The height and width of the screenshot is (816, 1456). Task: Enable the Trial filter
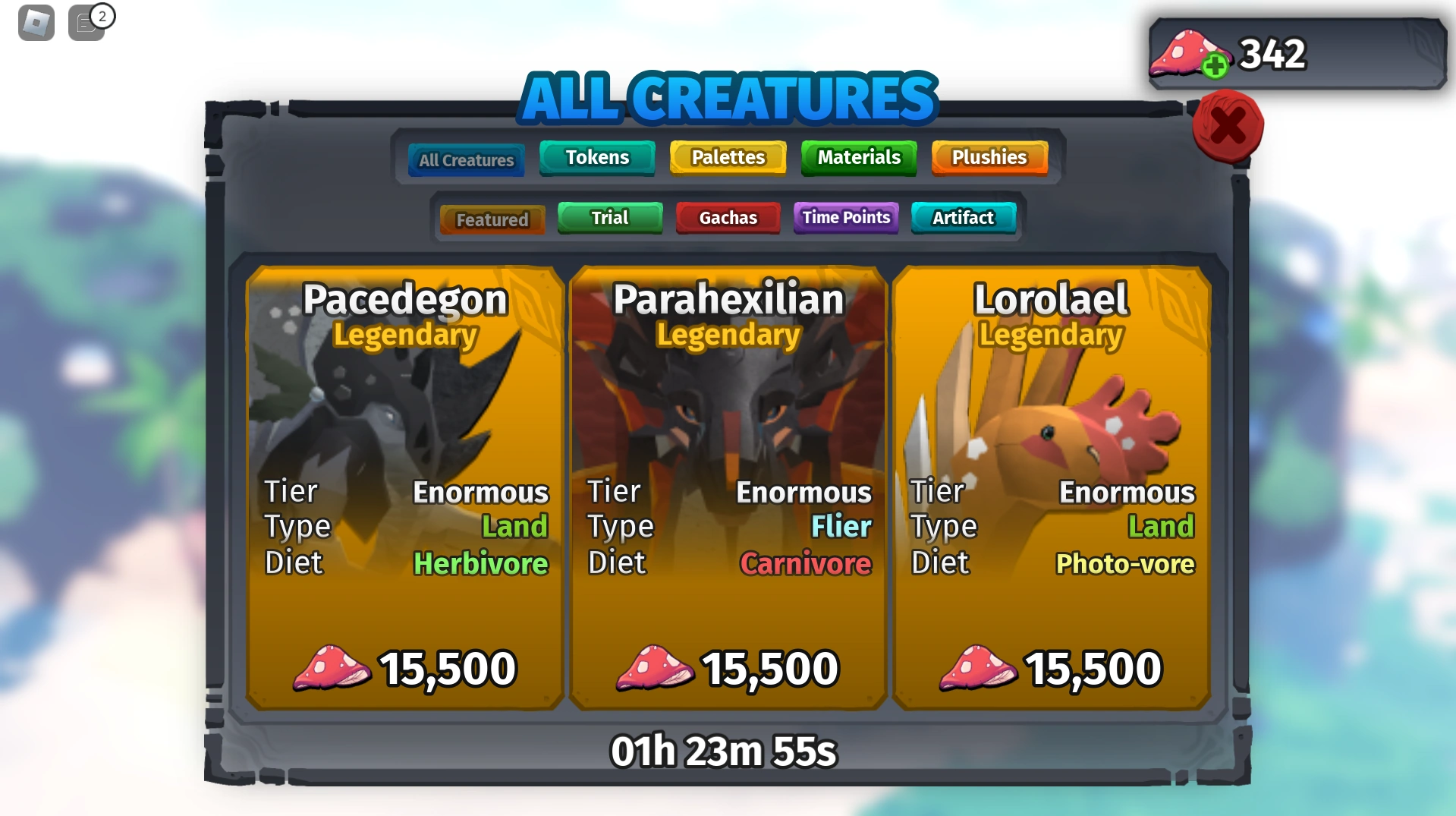click(x=609, y=218)
